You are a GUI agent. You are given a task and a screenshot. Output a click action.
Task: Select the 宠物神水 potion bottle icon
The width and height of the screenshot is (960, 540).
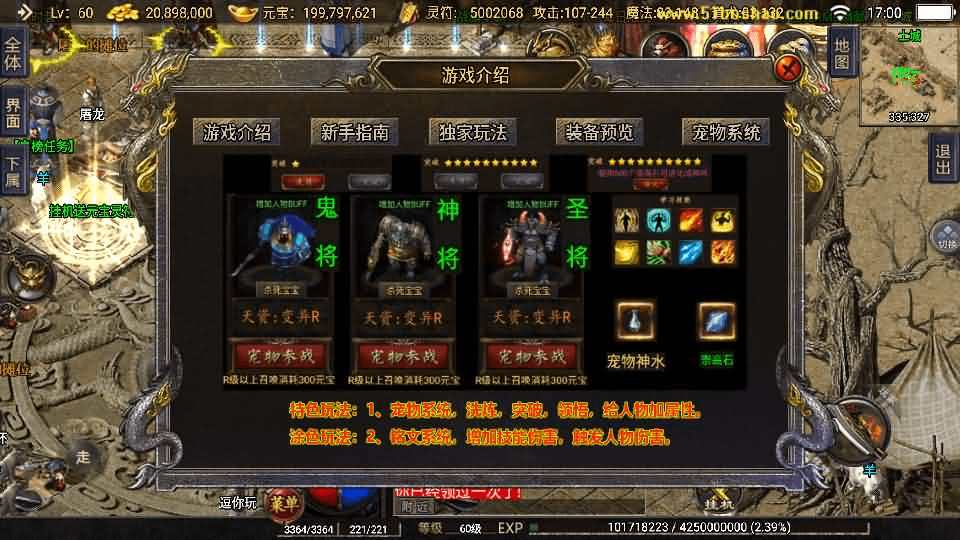[636, 321]
